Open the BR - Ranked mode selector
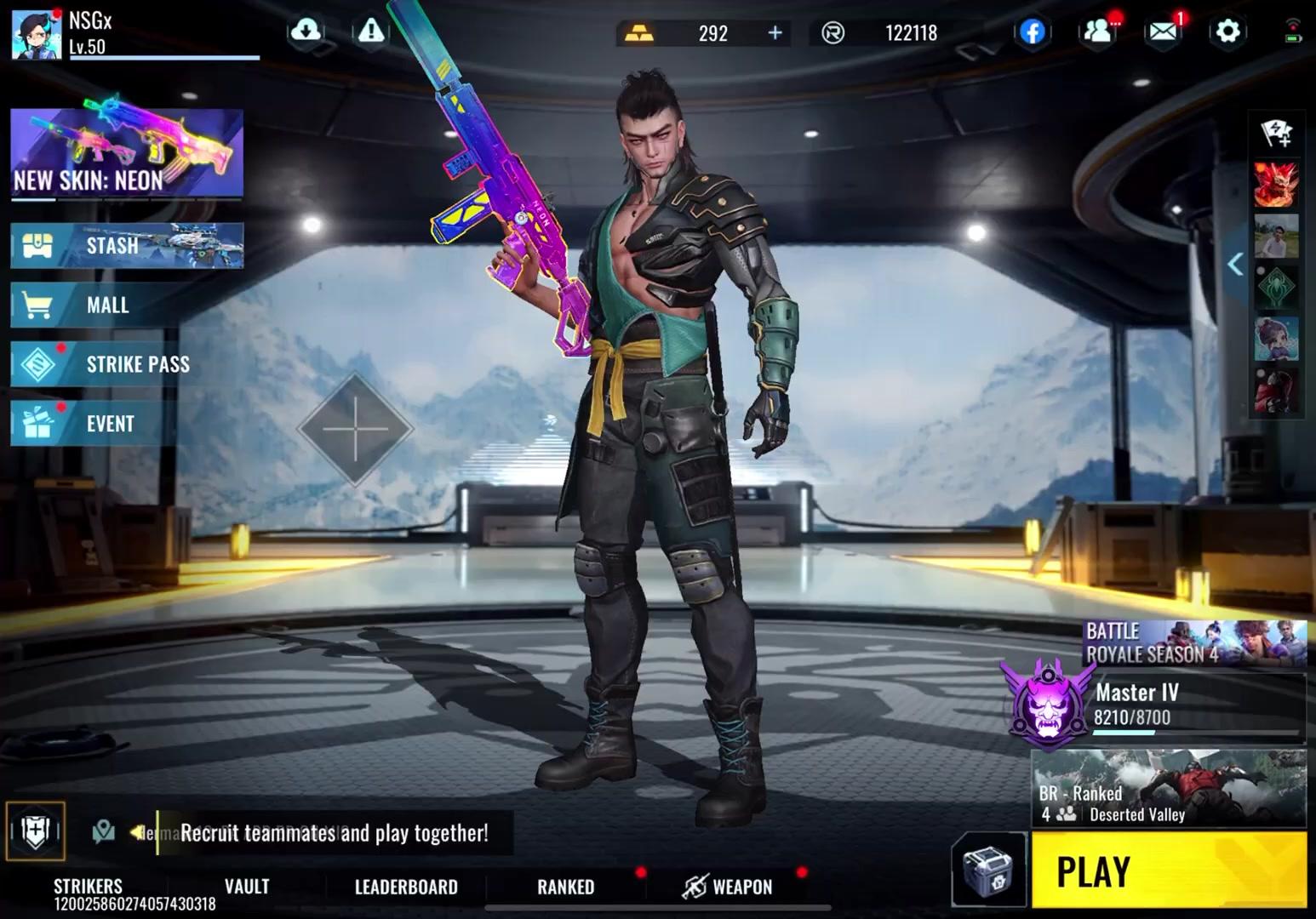 (1170, 791)
